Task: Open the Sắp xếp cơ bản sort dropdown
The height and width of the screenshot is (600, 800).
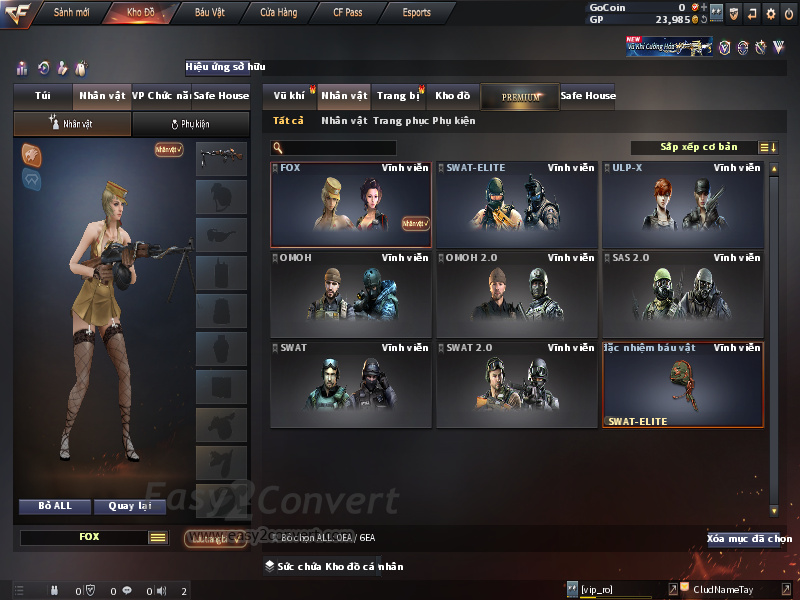Action: click(698, 147)
